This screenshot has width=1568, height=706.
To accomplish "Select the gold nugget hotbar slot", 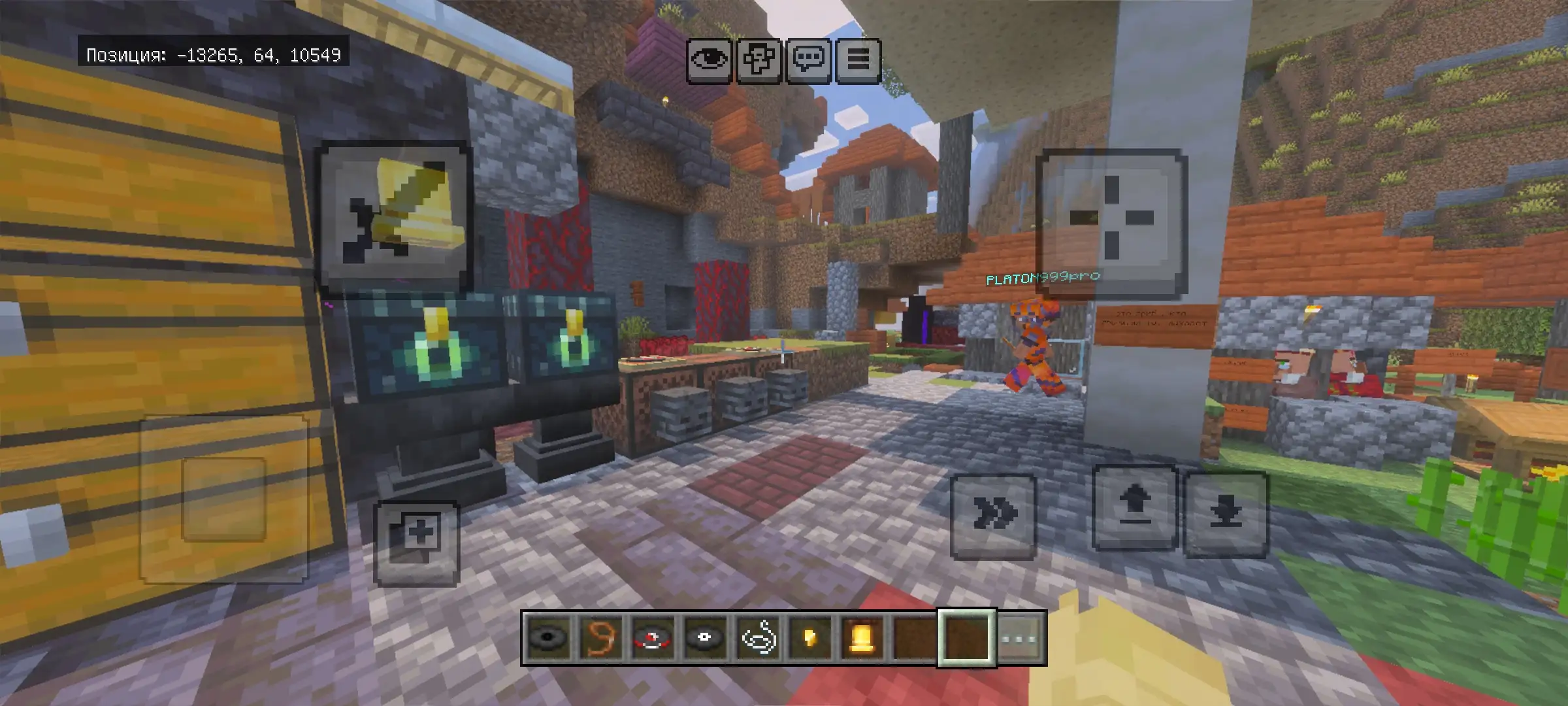I will tap(810, 638).
